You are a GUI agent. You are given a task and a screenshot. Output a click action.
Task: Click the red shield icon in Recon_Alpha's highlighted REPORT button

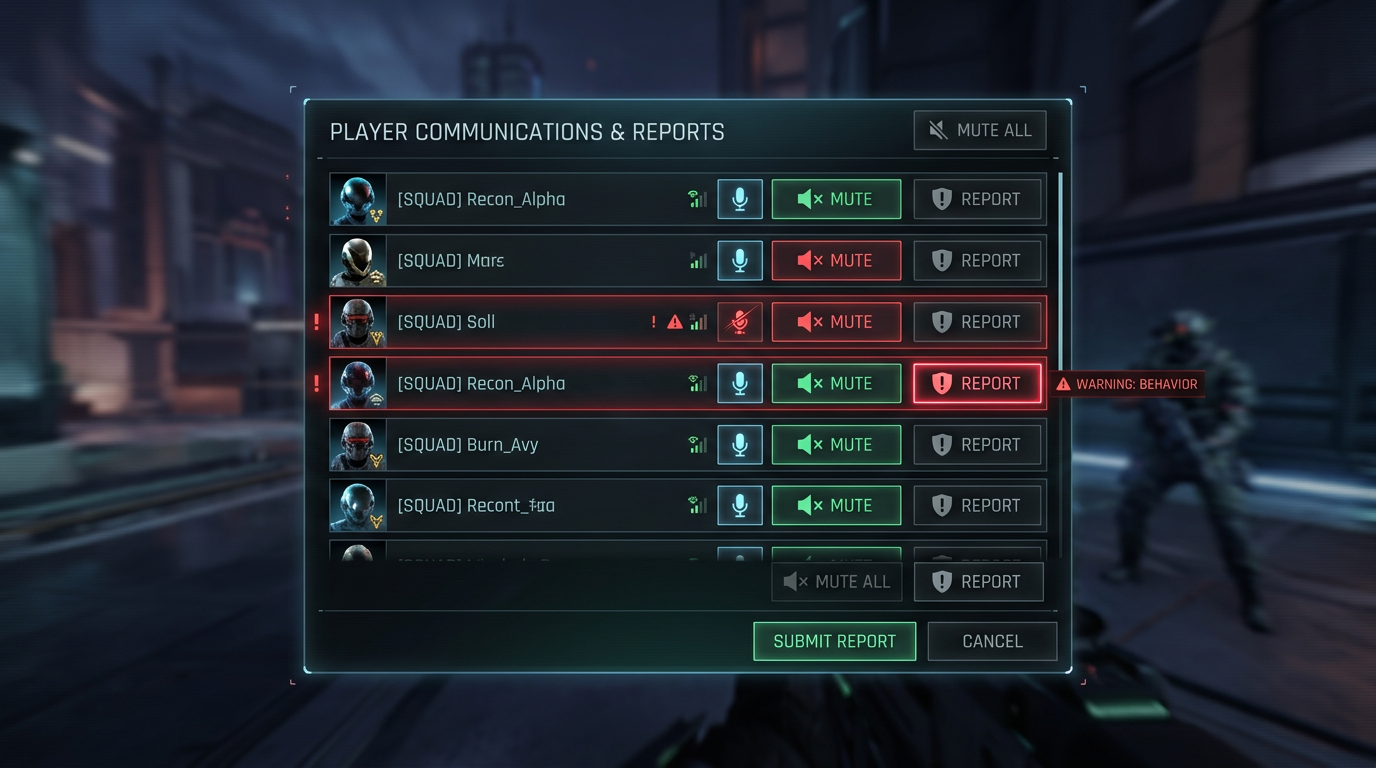click(941, 383)
